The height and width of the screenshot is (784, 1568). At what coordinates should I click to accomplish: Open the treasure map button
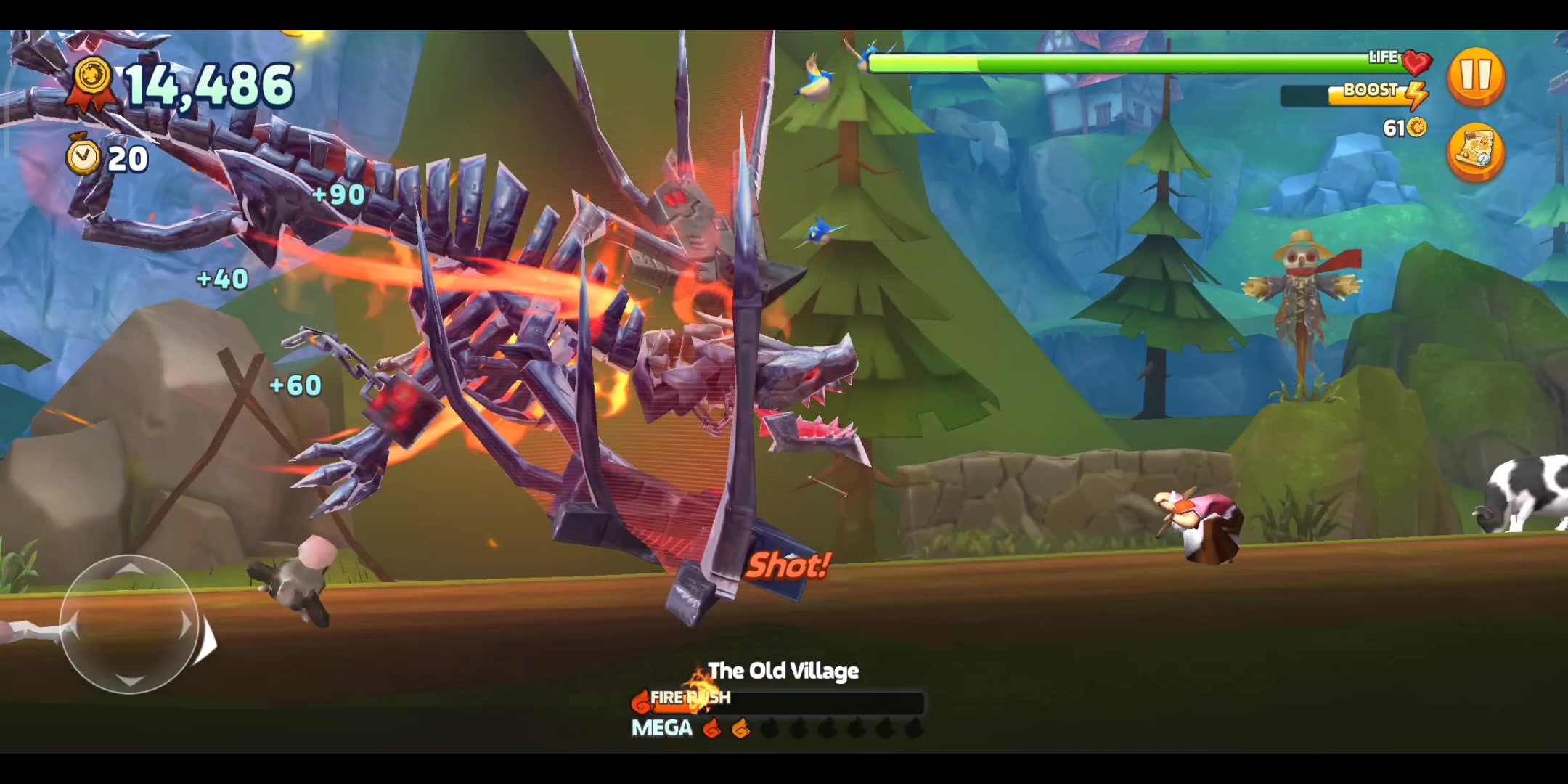click(x=1476, y=152)
